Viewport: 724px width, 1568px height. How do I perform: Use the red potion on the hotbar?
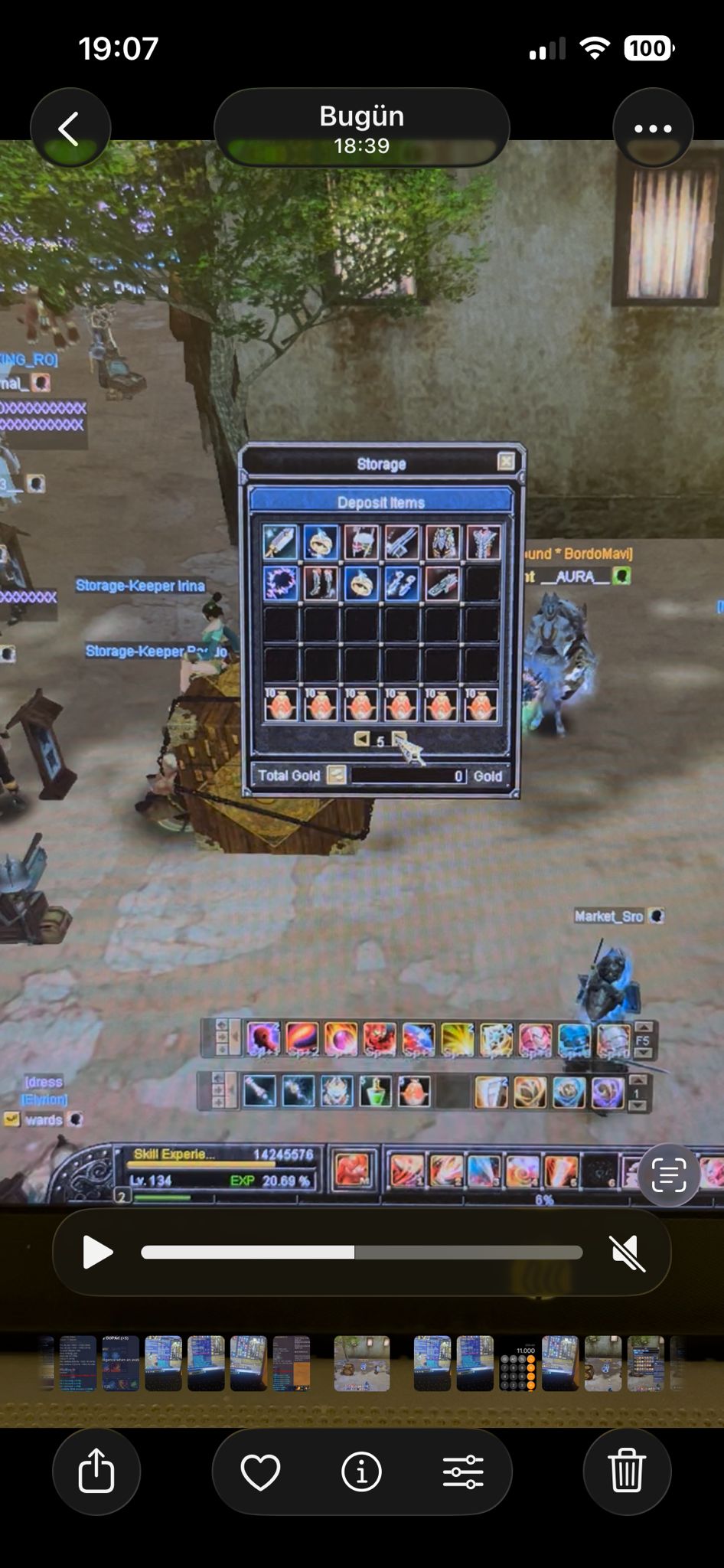(414, 1091)
